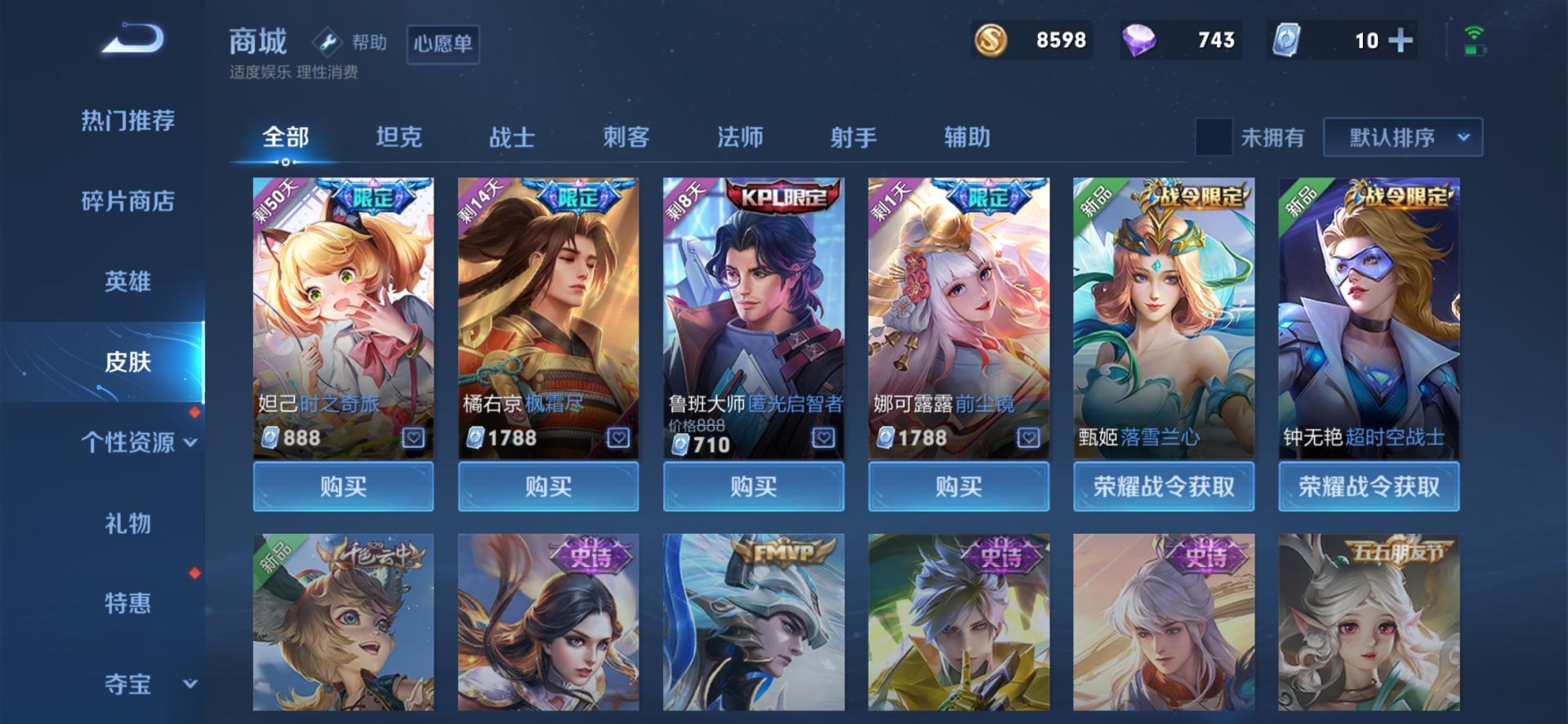Viewport: 1568px width, 724px height.
Task: Go to the 英雄 heroes section
Action: 127,282
